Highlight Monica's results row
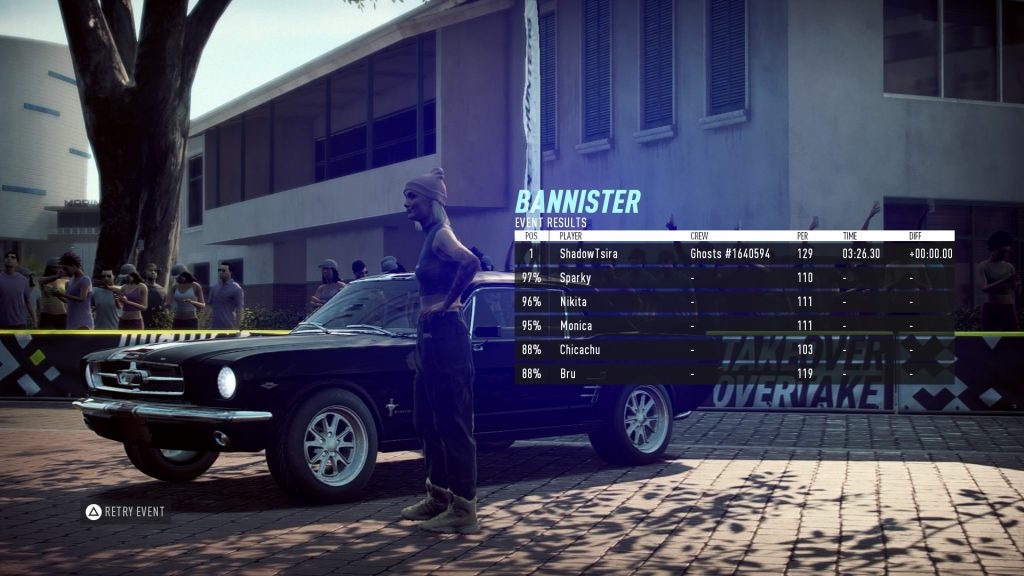The image size is (1024, 576). 734,326
